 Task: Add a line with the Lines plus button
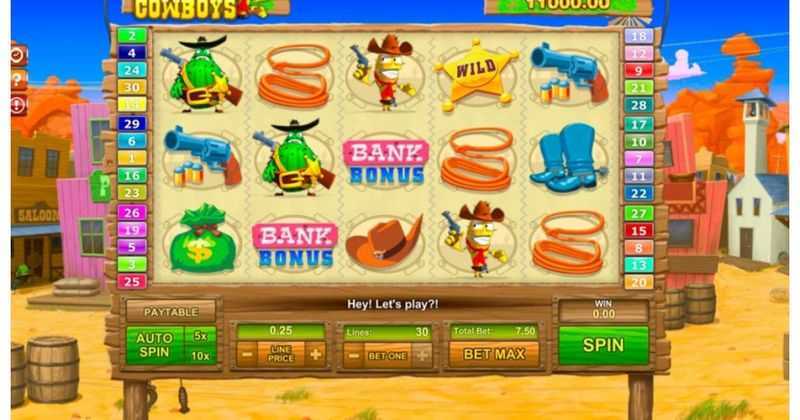(x=423, y=354)
